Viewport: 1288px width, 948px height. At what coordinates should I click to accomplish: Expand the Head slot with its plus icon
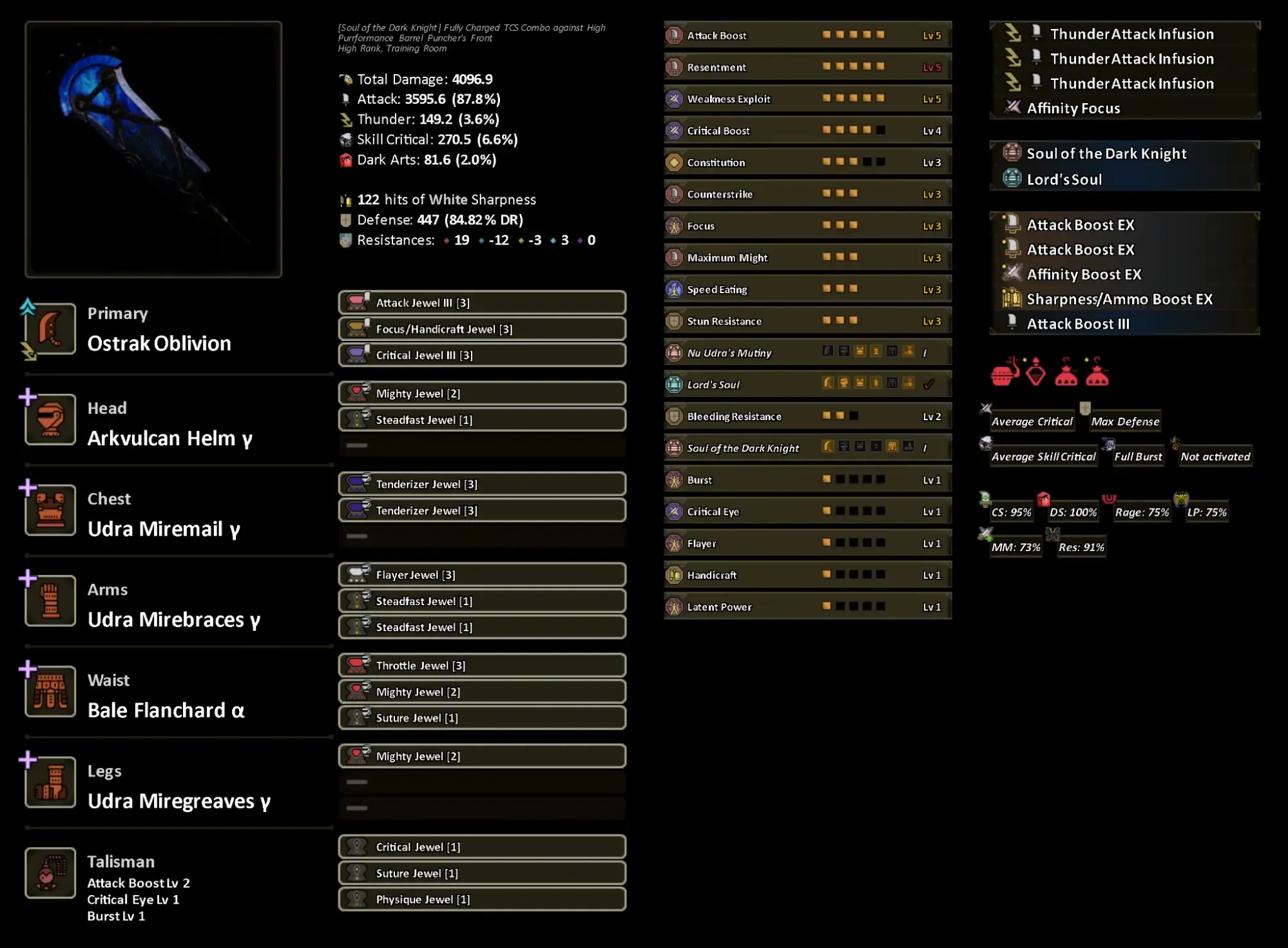point(27,398)
